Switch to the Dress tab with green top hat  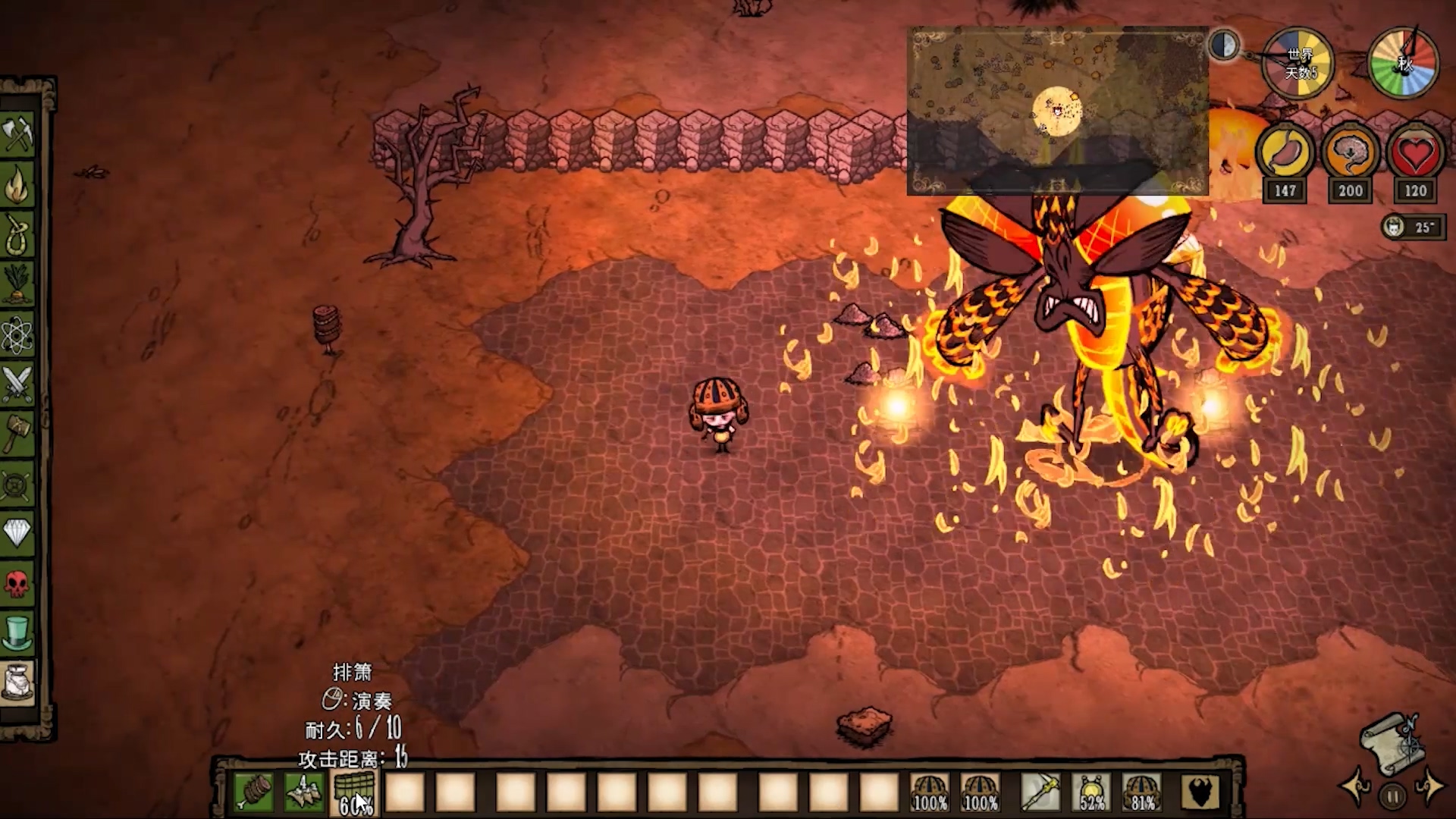tap(17, 632)
